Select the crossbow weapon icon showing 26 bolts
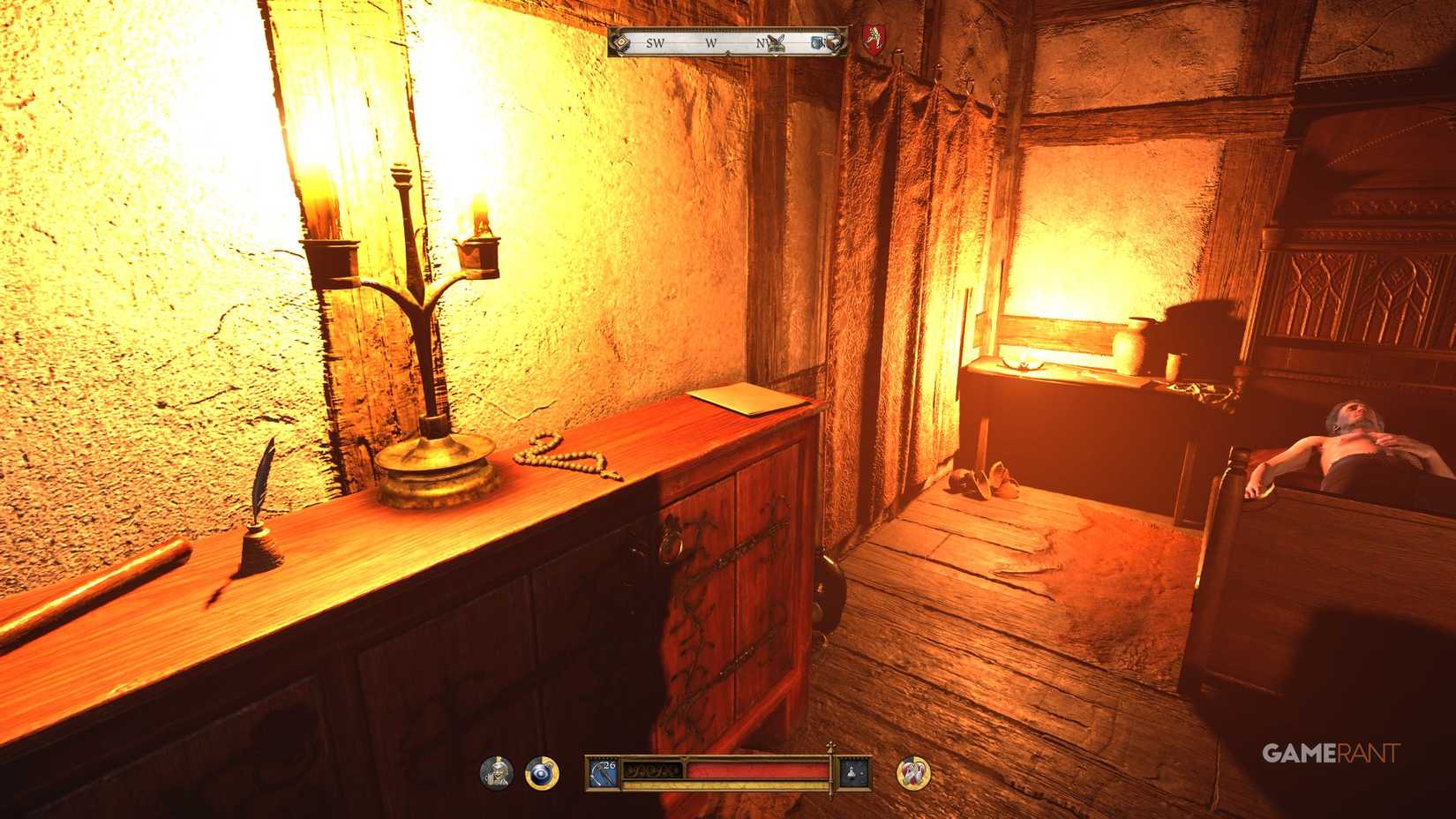The height and width of the screenshot is (819, 1456). (603, 771)
